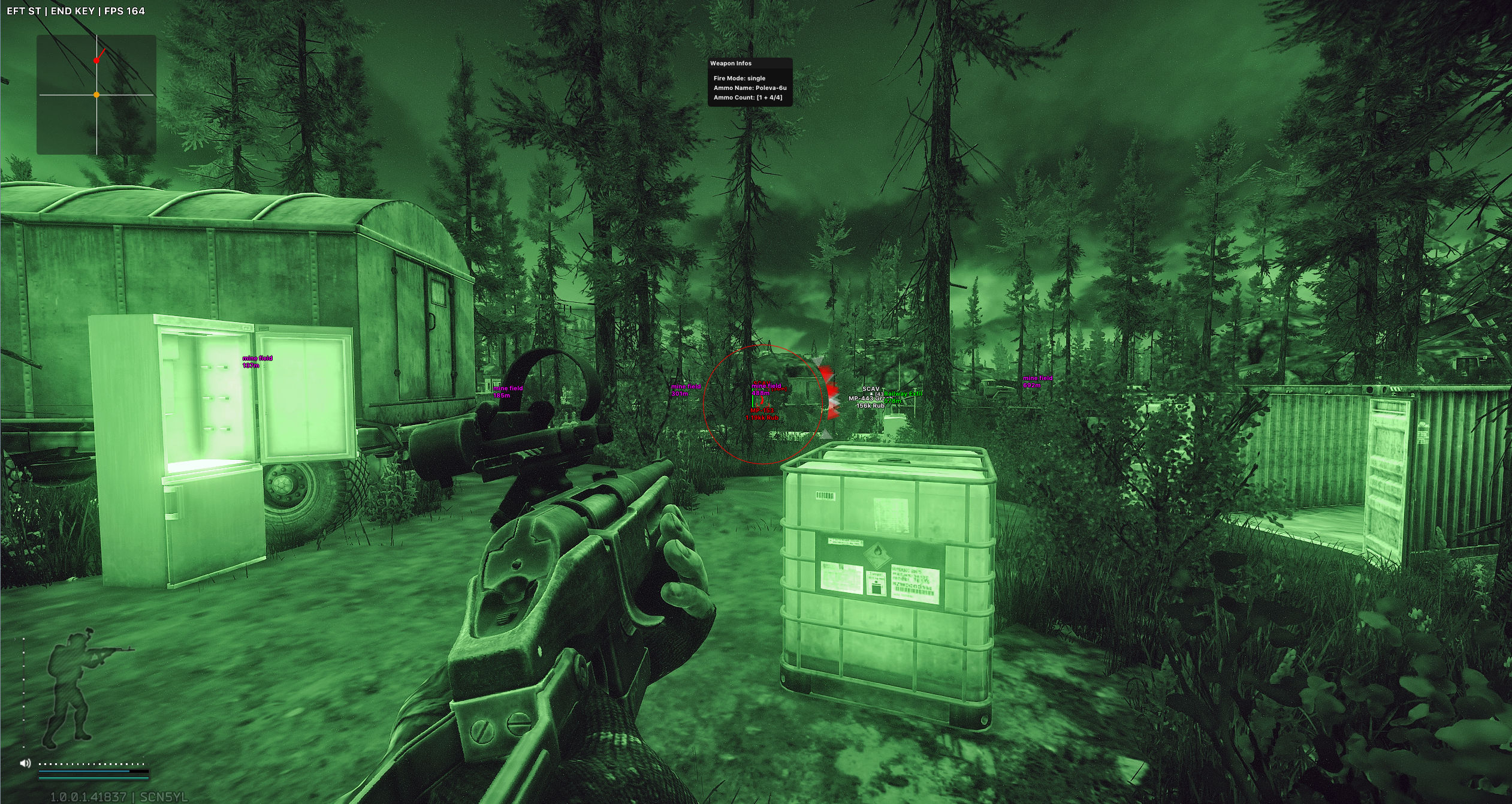1512x804 pixels.
Task: Select the red enemy dot on the radar
Action: click(x=96, y=61)
